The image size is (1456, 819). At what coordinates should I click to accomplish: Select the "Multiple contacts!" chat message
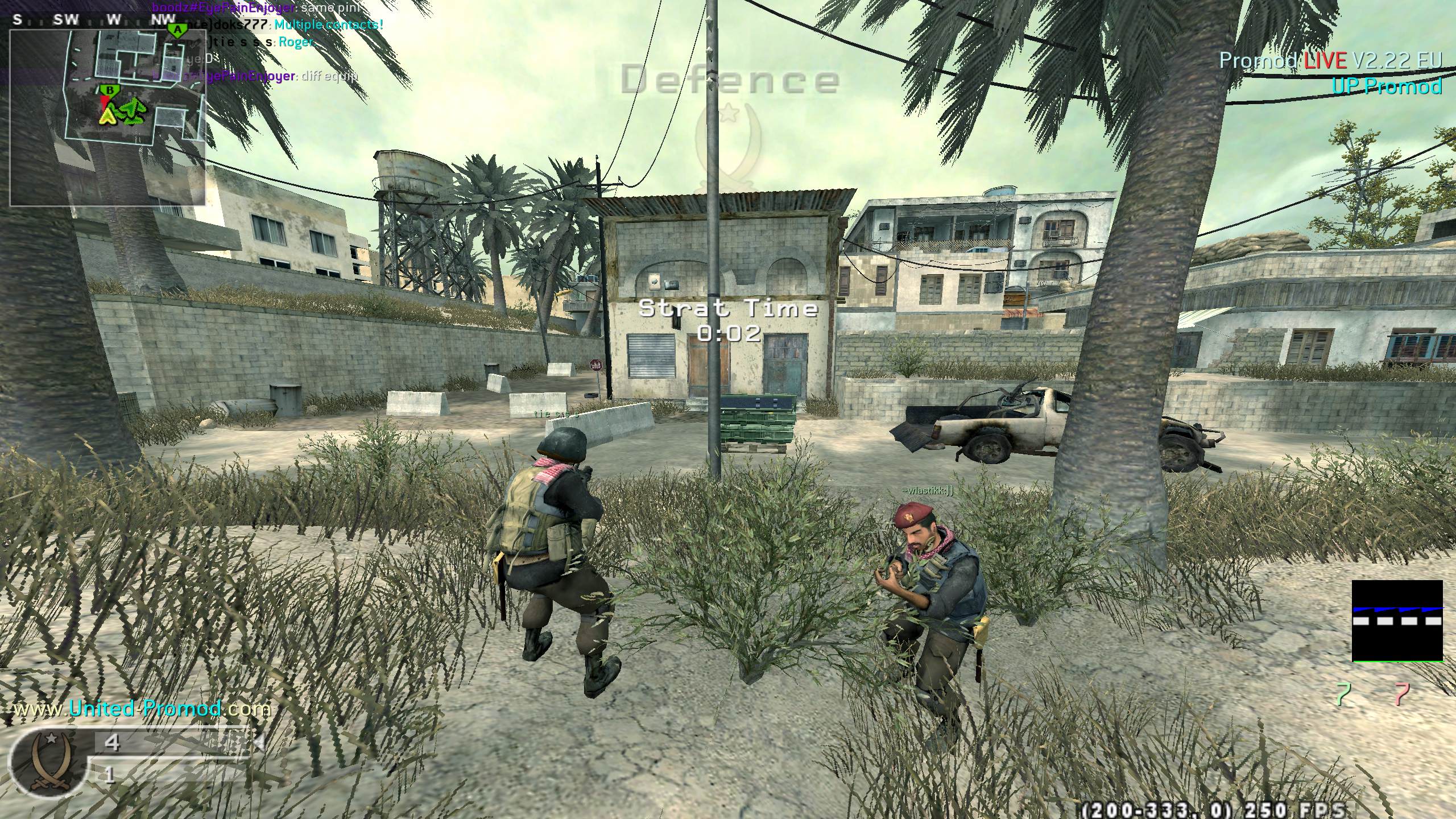click(328, 25)
